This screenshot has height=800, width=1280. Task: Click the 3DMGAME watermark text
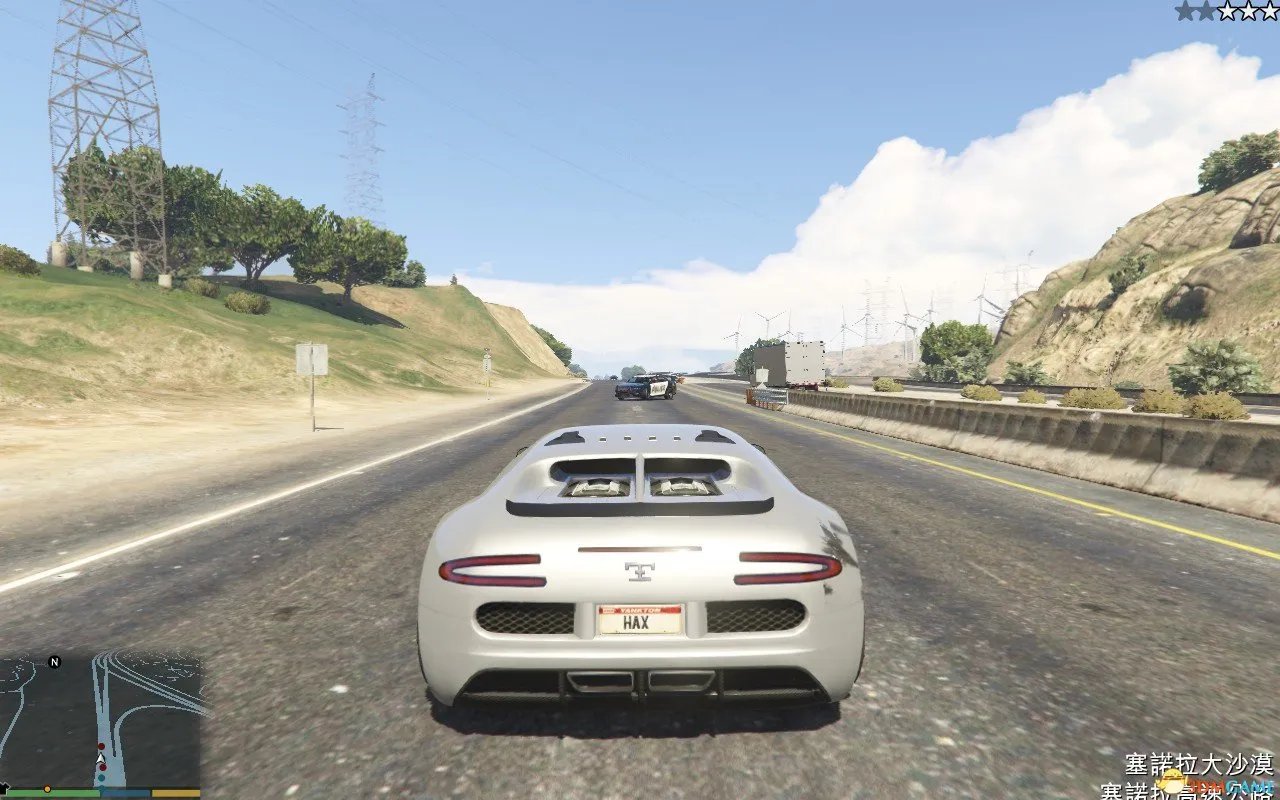pyautogui.click(x=1233, y=785)
